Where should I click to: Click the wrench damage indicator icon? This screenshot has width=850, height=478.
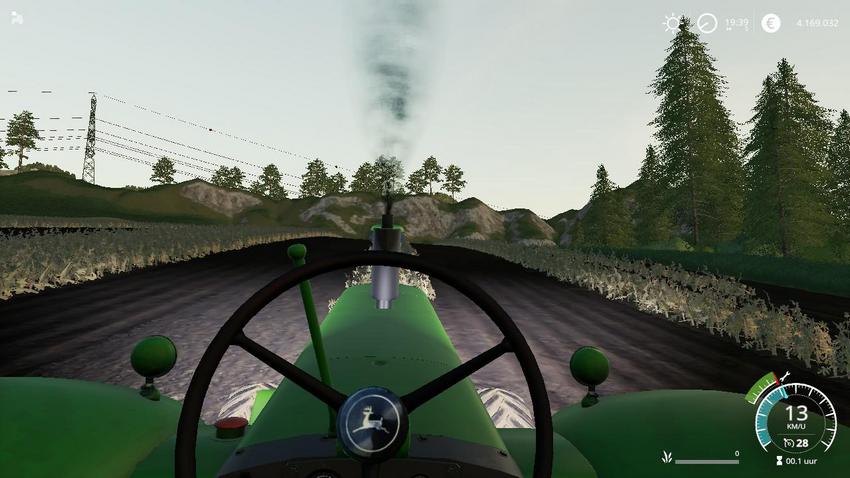pos(786,378)
